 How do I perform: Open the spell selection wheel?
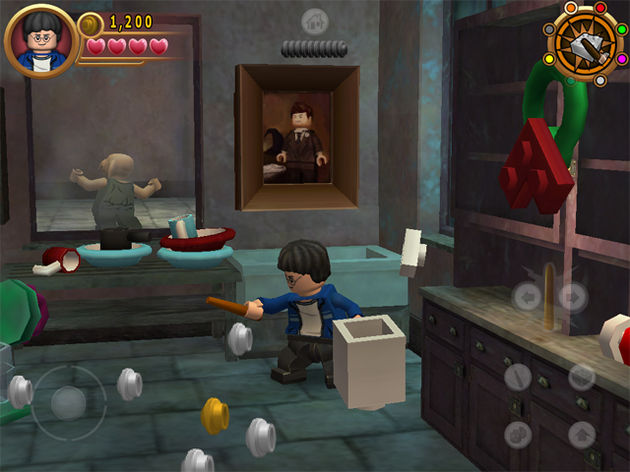(586, 42)
